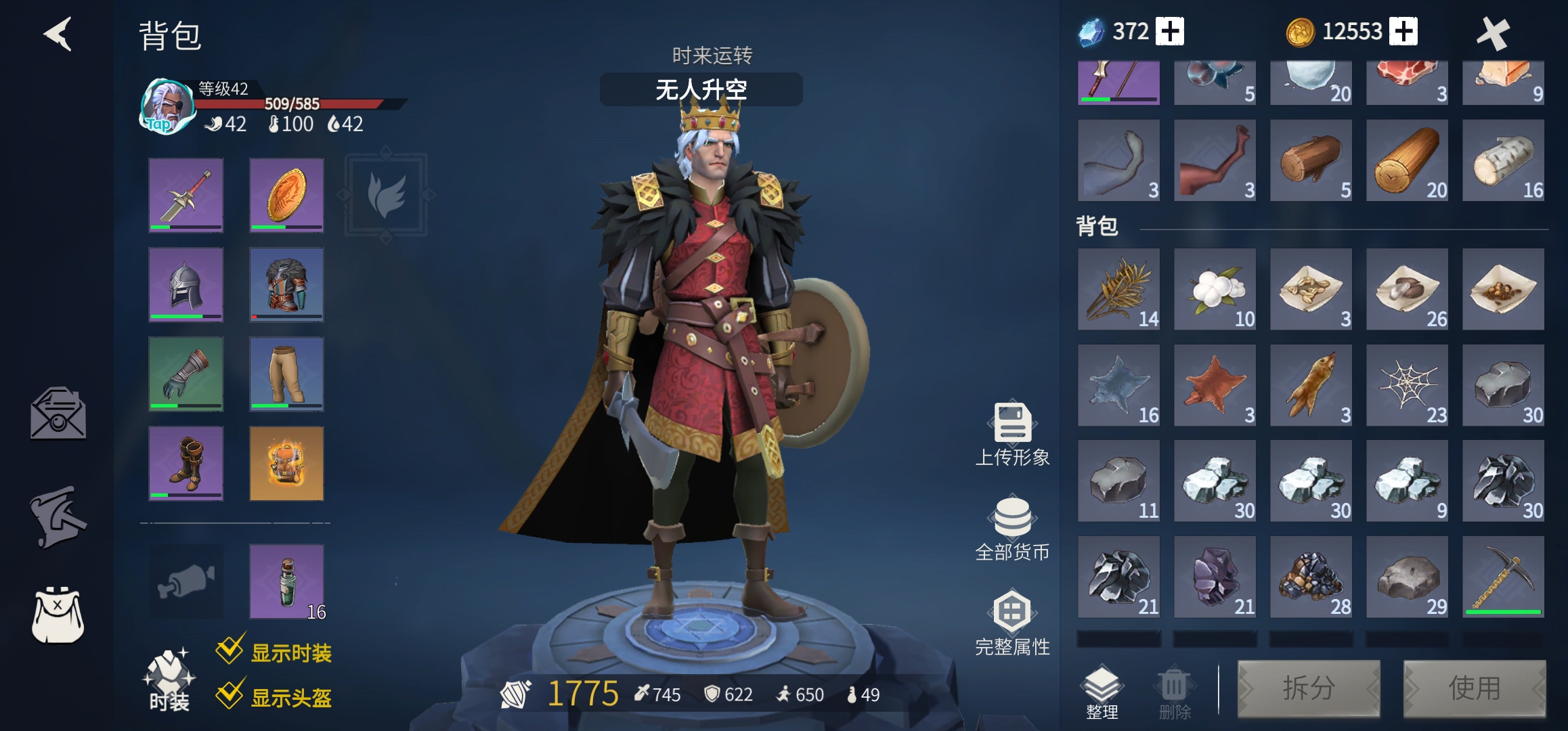Select the potion bottle quick slot
Image resolution: width=1568 pixels, height=731 pixels.
(x=286, y=581)
